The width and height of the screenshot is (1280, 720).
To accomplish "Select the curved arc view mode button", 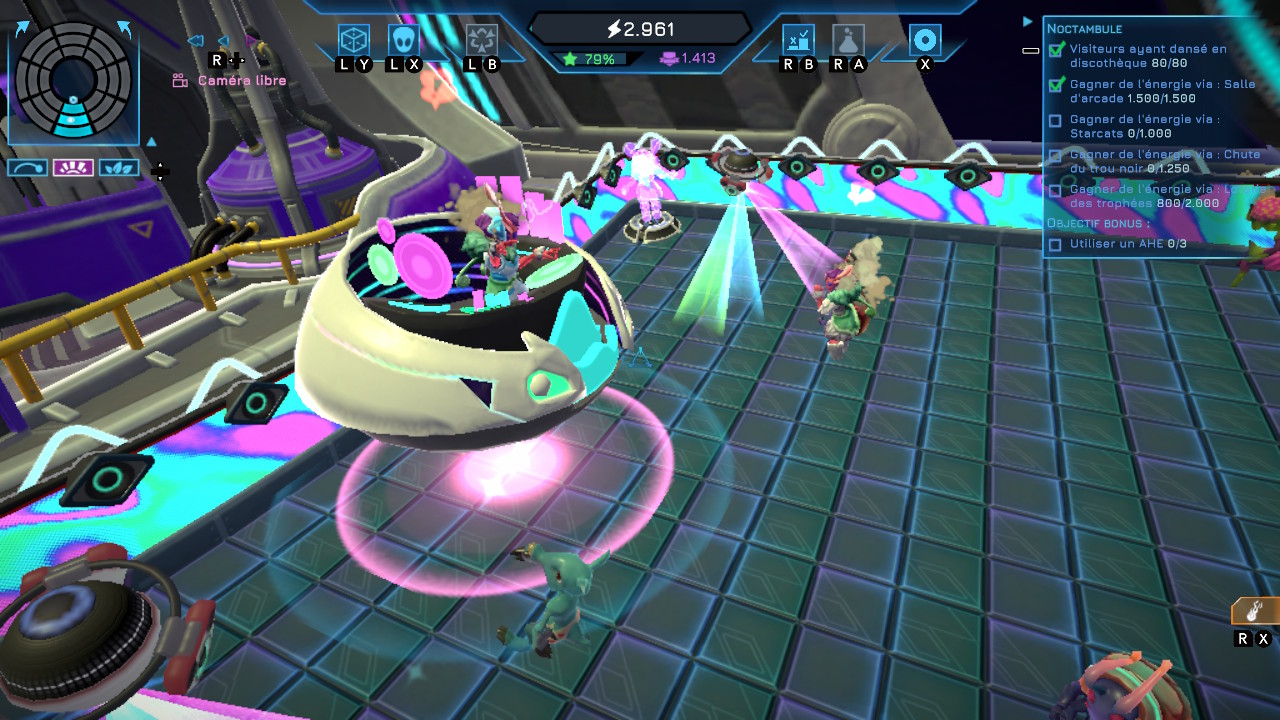I will pyautogui.click(x=28, y=168).
